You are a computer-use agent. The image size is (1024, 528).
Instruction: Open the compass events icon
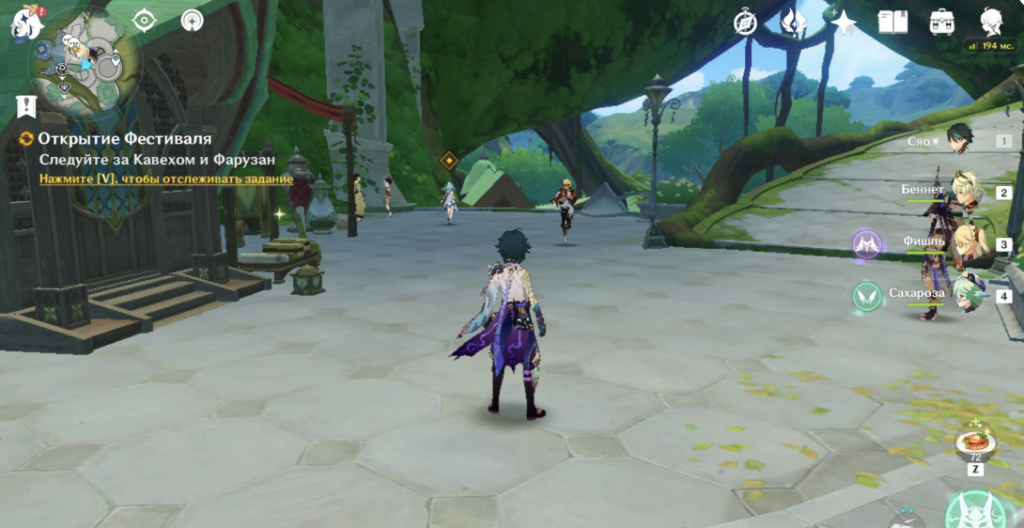point(745,22)
